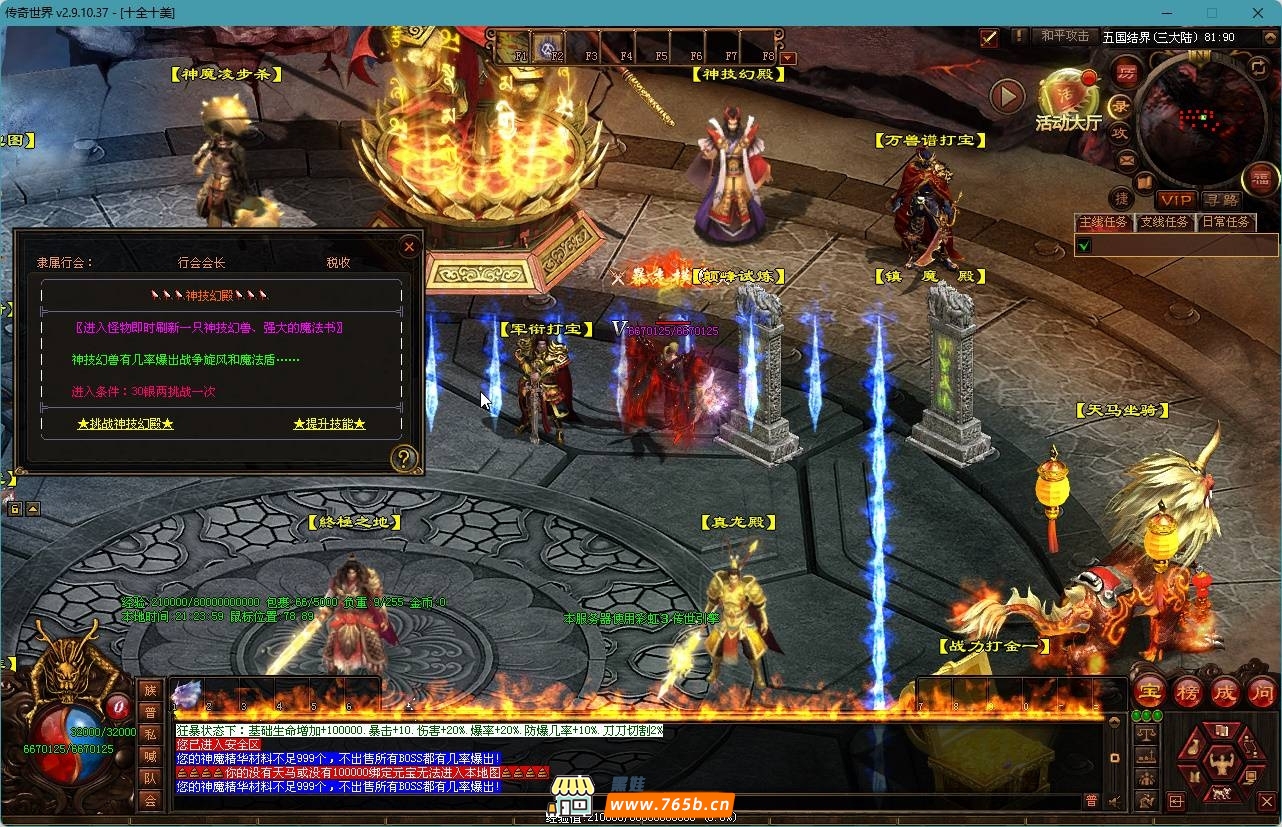
Task: Open the circular minimap
Action: [1195, 118]
